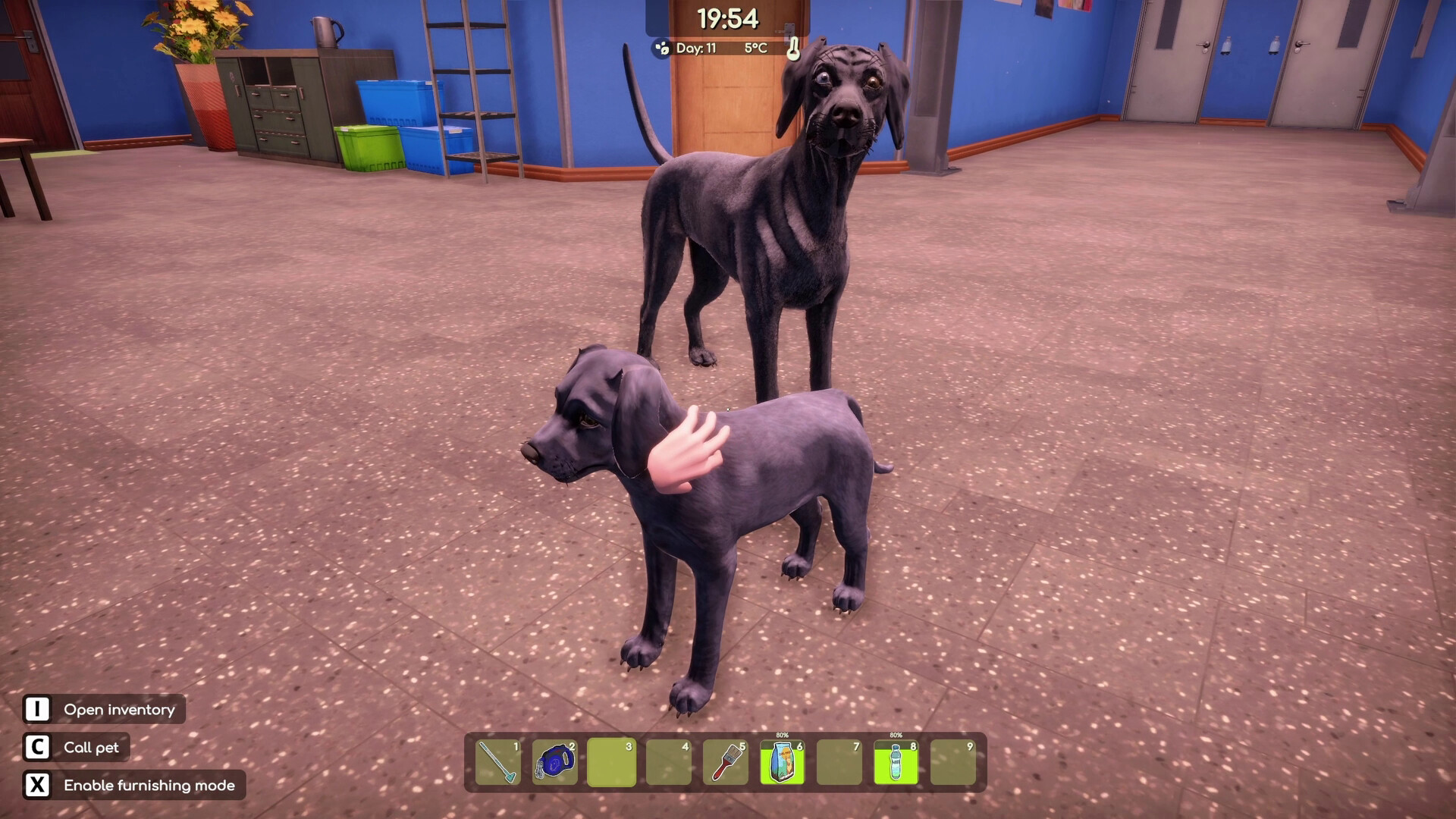Click the weather icon beside Day: 11

(x=662, y=48)
